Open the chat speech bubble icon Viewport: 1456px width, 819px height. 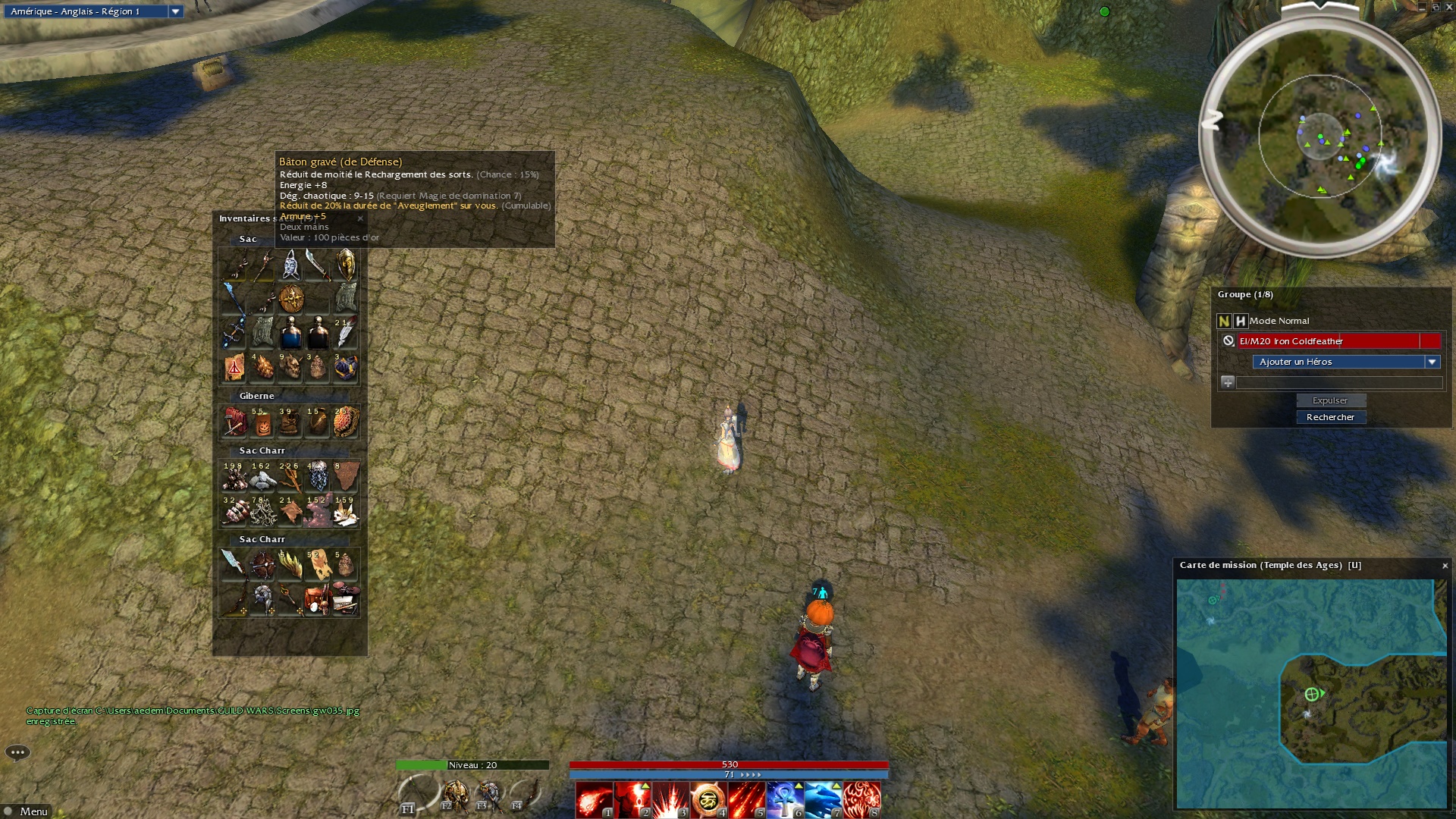[17, 752]
